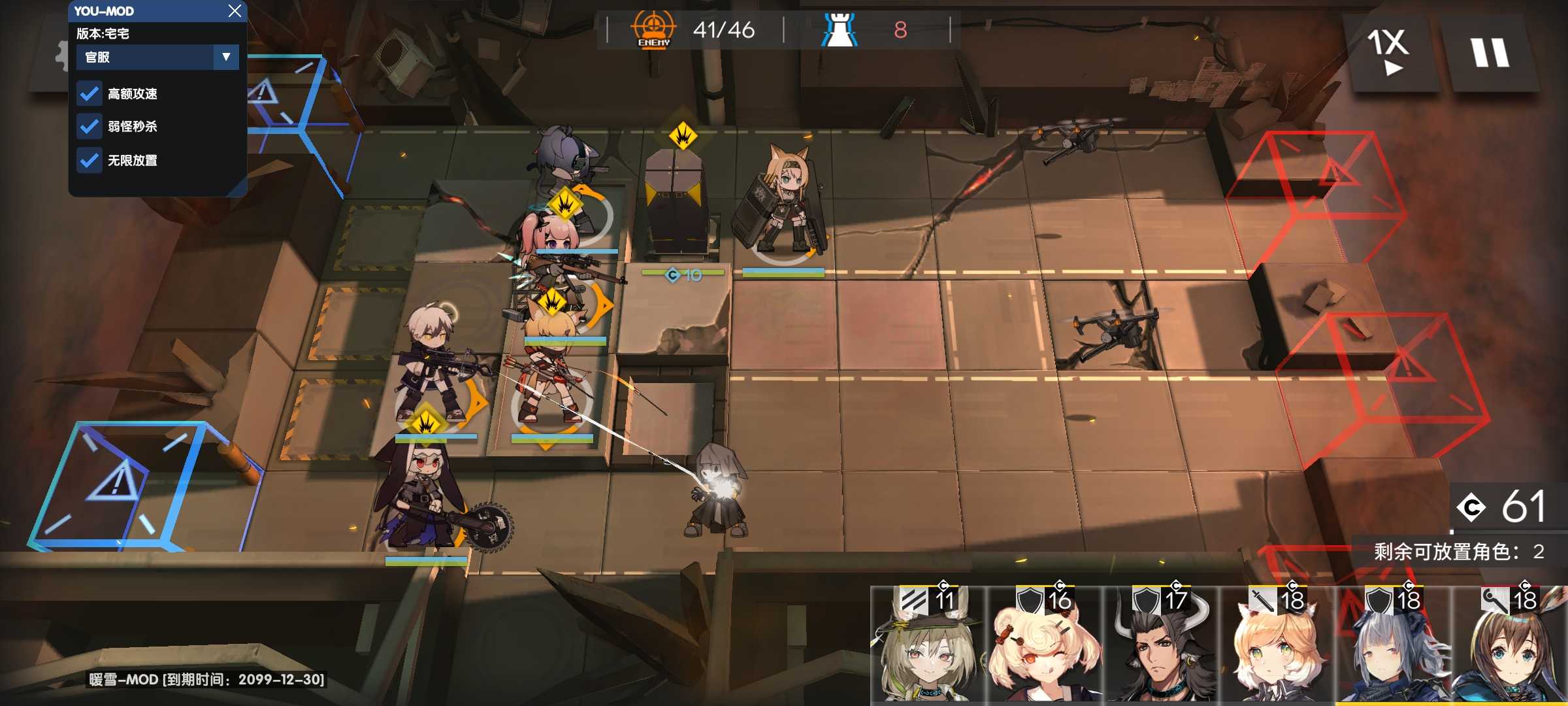Change the 1X game speed
This screenshot has width=1568, height=706.
click(x=1388, y=52)
